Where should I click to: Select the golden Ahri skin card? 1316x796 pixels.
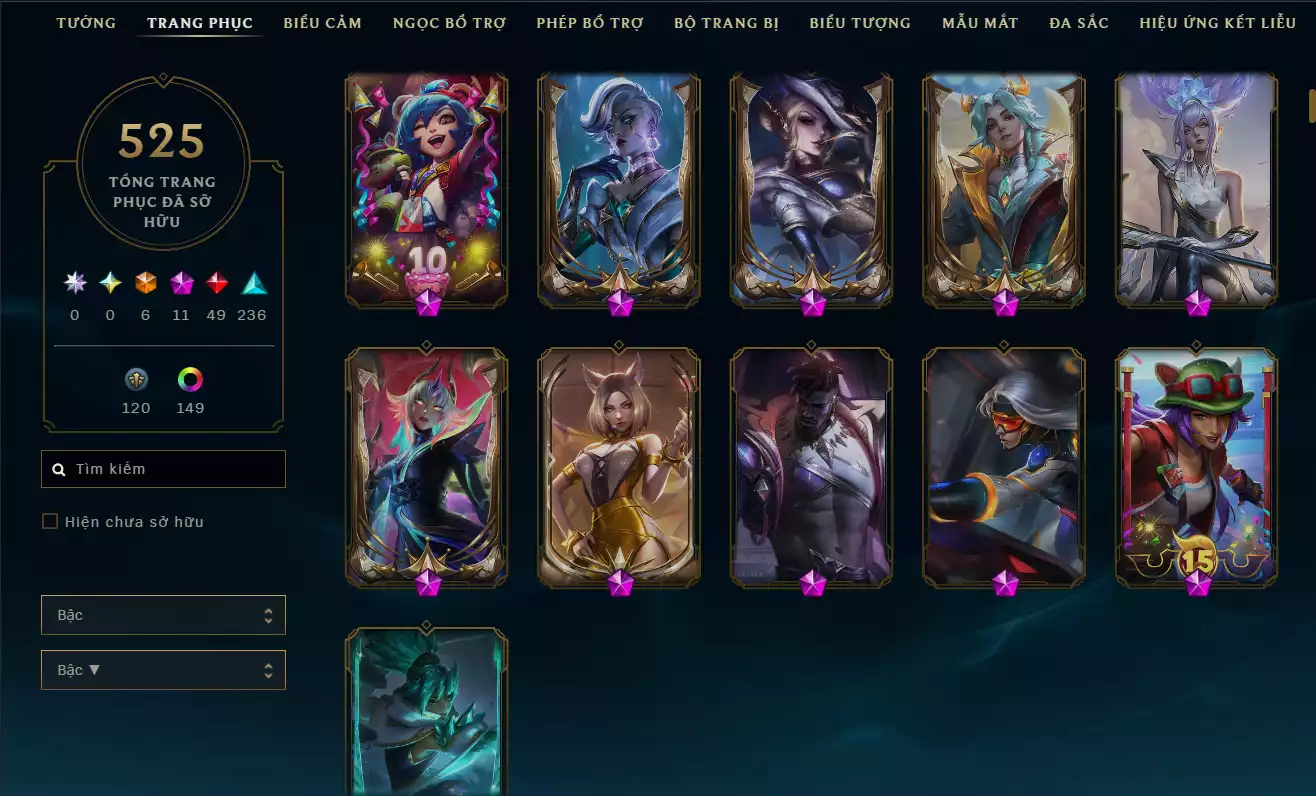pyautogui.click(x=620, y=460)
